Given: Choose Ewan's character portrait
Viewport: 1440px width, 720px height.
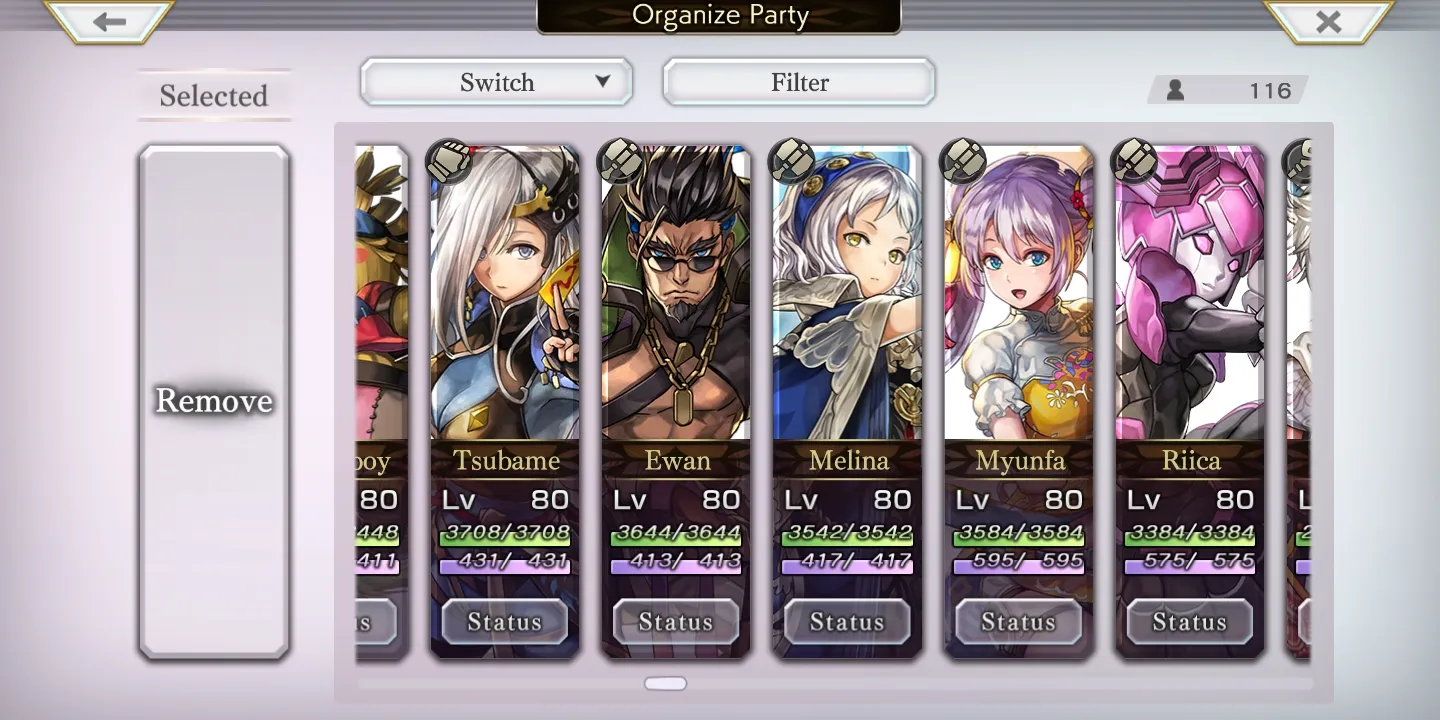Looking at the screenshot, I should [676, 300].
